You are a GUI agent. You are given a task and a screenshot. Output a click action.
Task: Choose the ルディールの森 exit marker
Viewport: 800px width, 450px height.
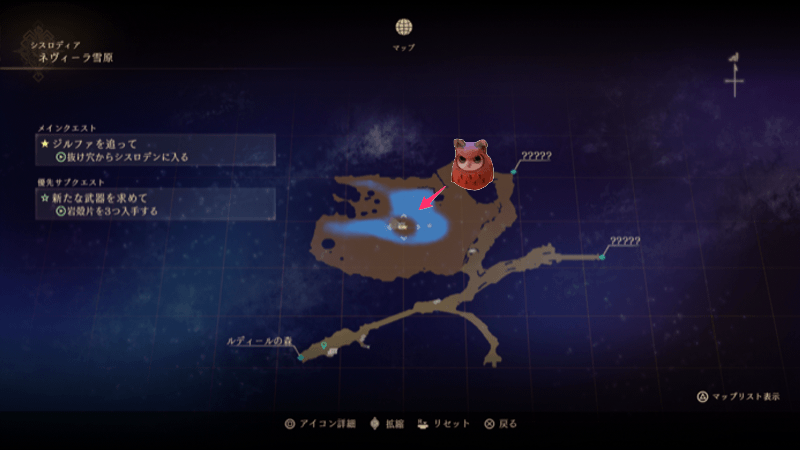coord(301,356)
